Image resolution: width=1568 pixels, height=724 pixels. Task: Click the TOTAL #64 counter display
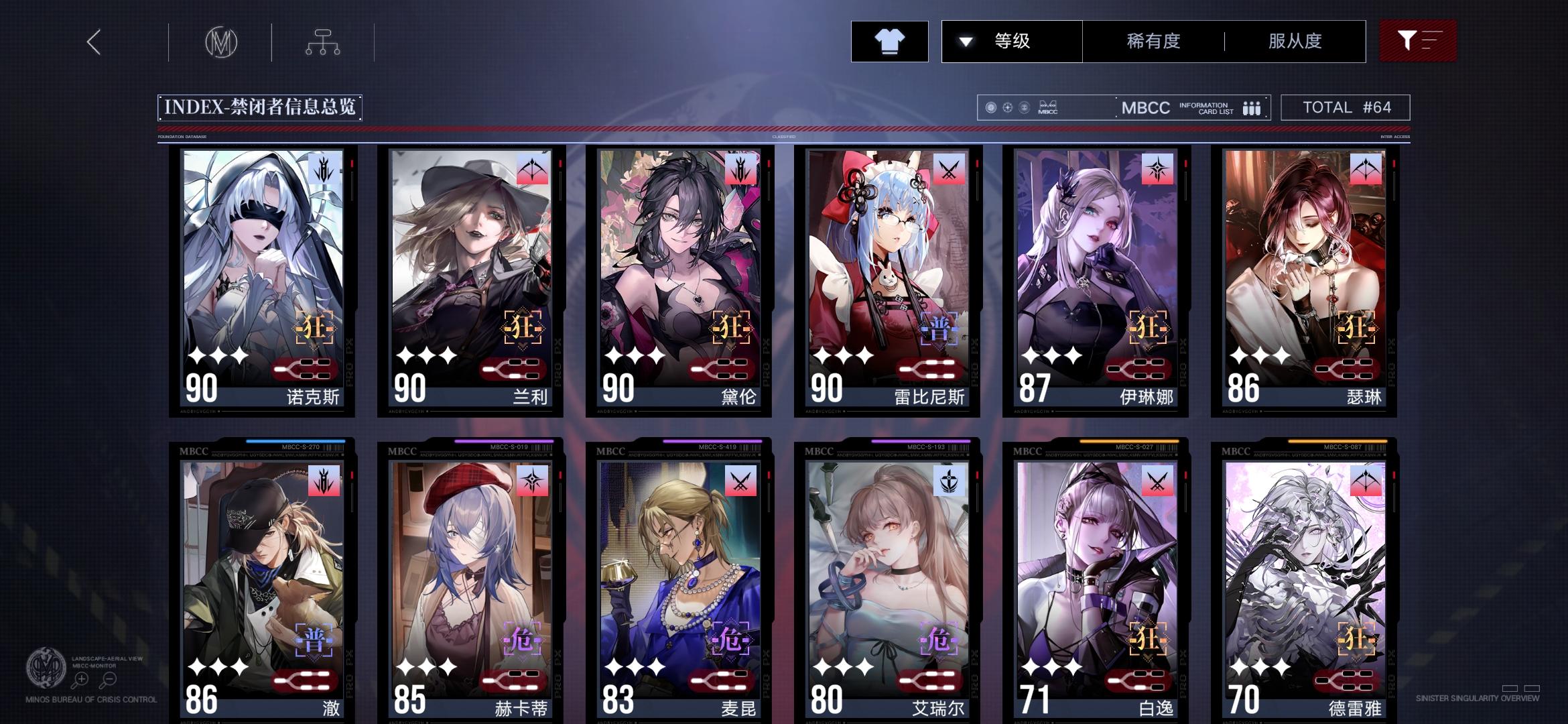[x=1345, y=107]
